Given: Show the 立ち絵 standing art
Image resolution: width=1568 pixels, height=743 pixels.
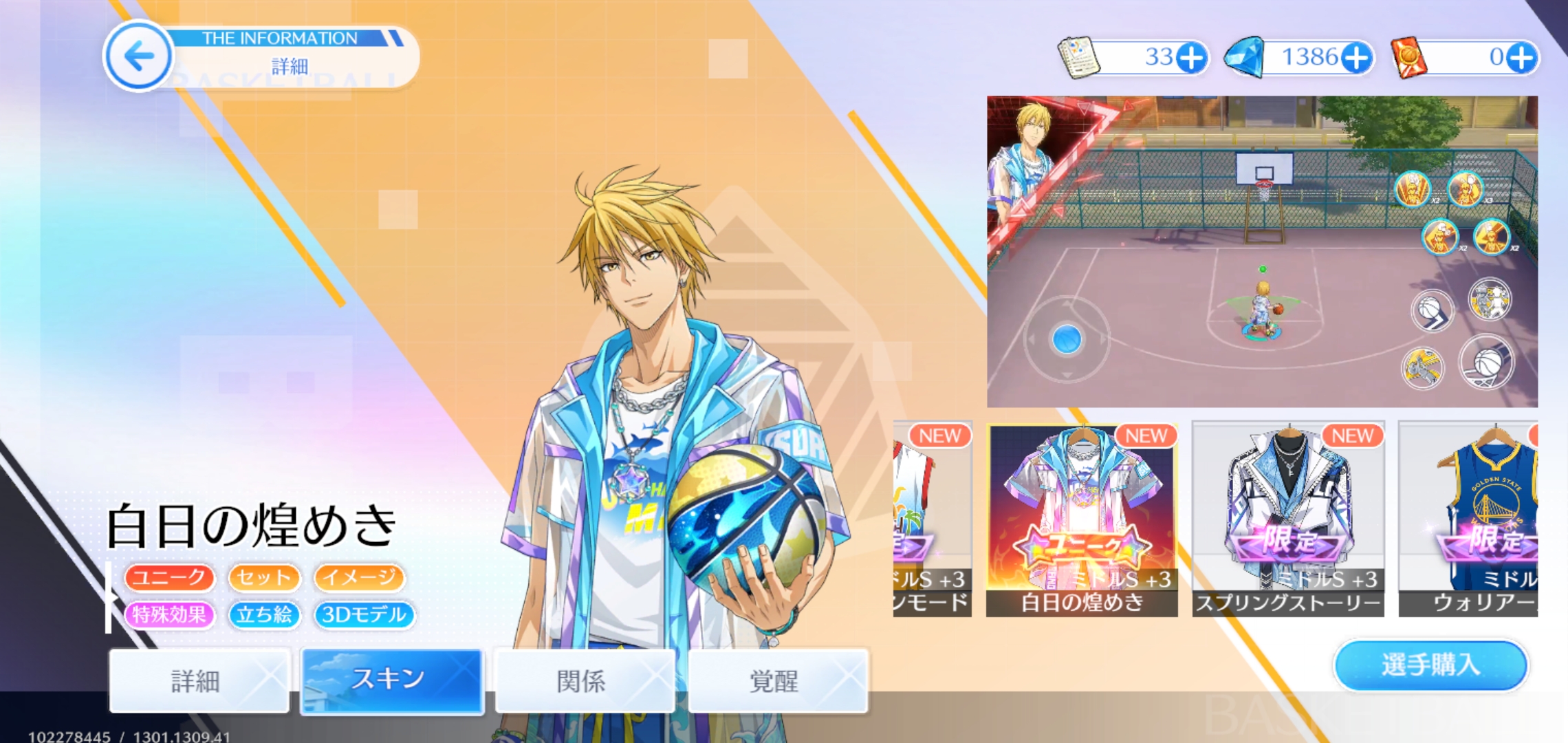Looking at the screenshot, I should pyautogui.click(x=264, y=614).
